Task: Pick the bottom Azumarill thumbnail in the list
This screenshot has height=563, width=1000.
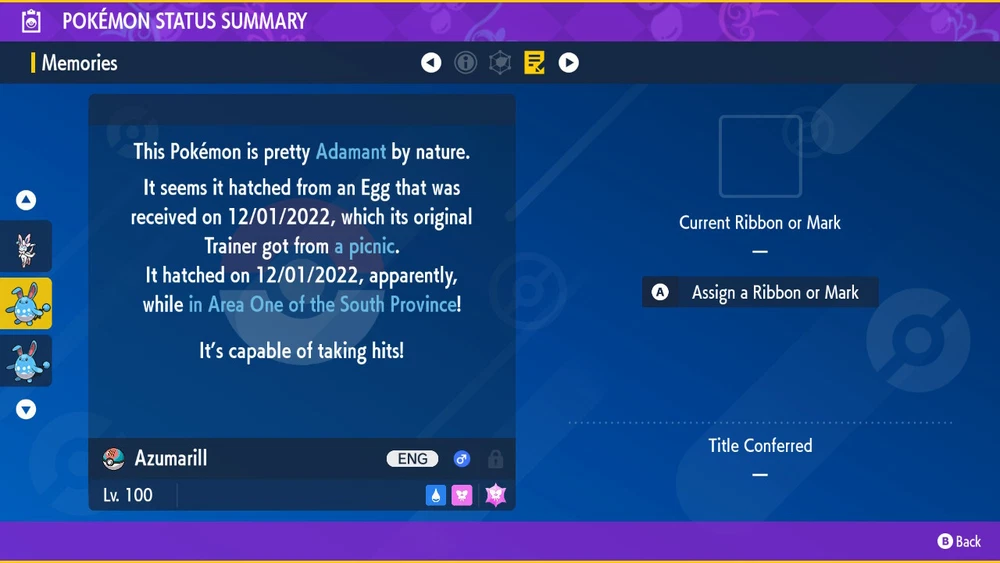Action: [26, 360]
